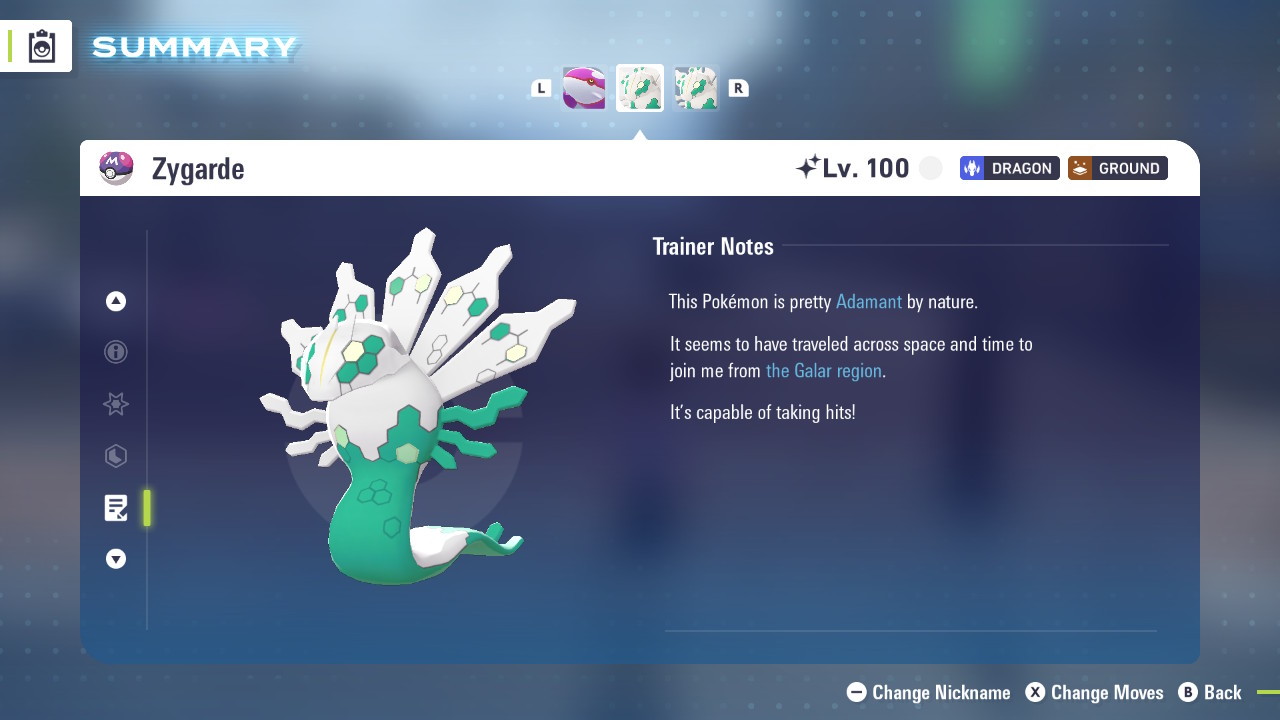
Task: Show the hexagon-icon summary tab
Action: 116,456
